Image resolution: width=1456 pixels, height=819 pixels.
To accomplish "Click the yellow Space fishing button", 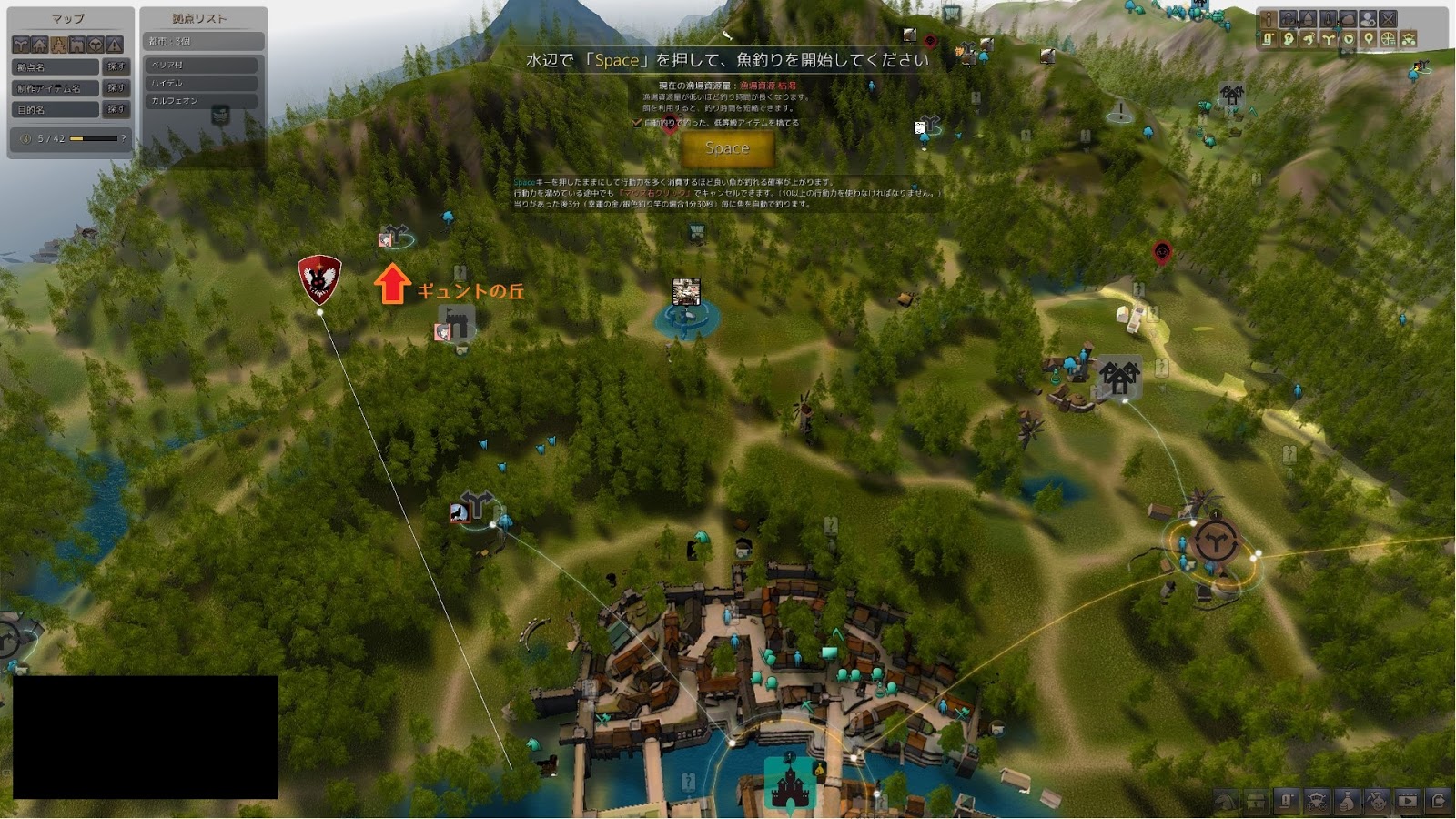I will [727, 148].
